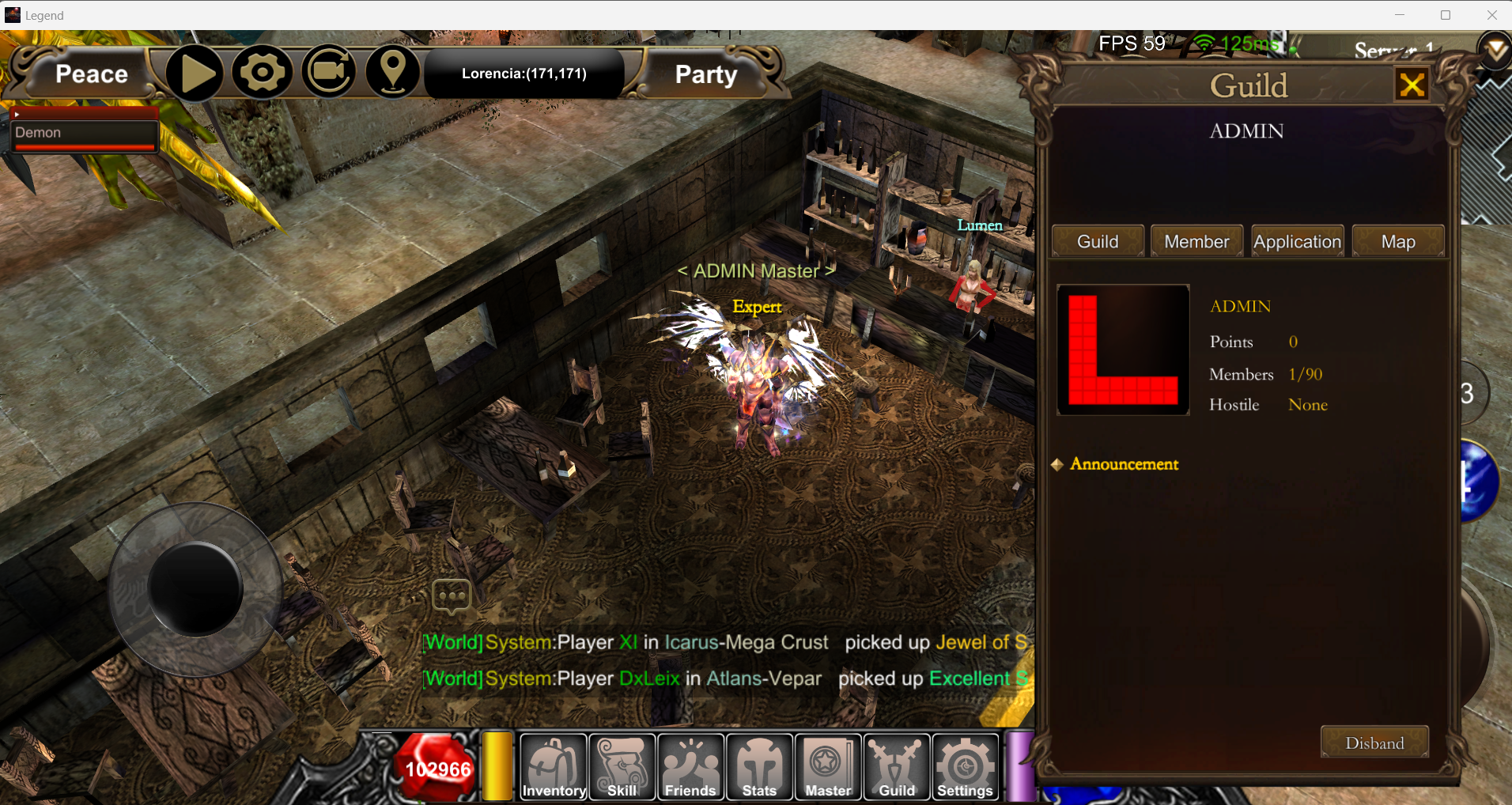Open the Application tab
This screenshot has height=805, width=1512.
1297,241
